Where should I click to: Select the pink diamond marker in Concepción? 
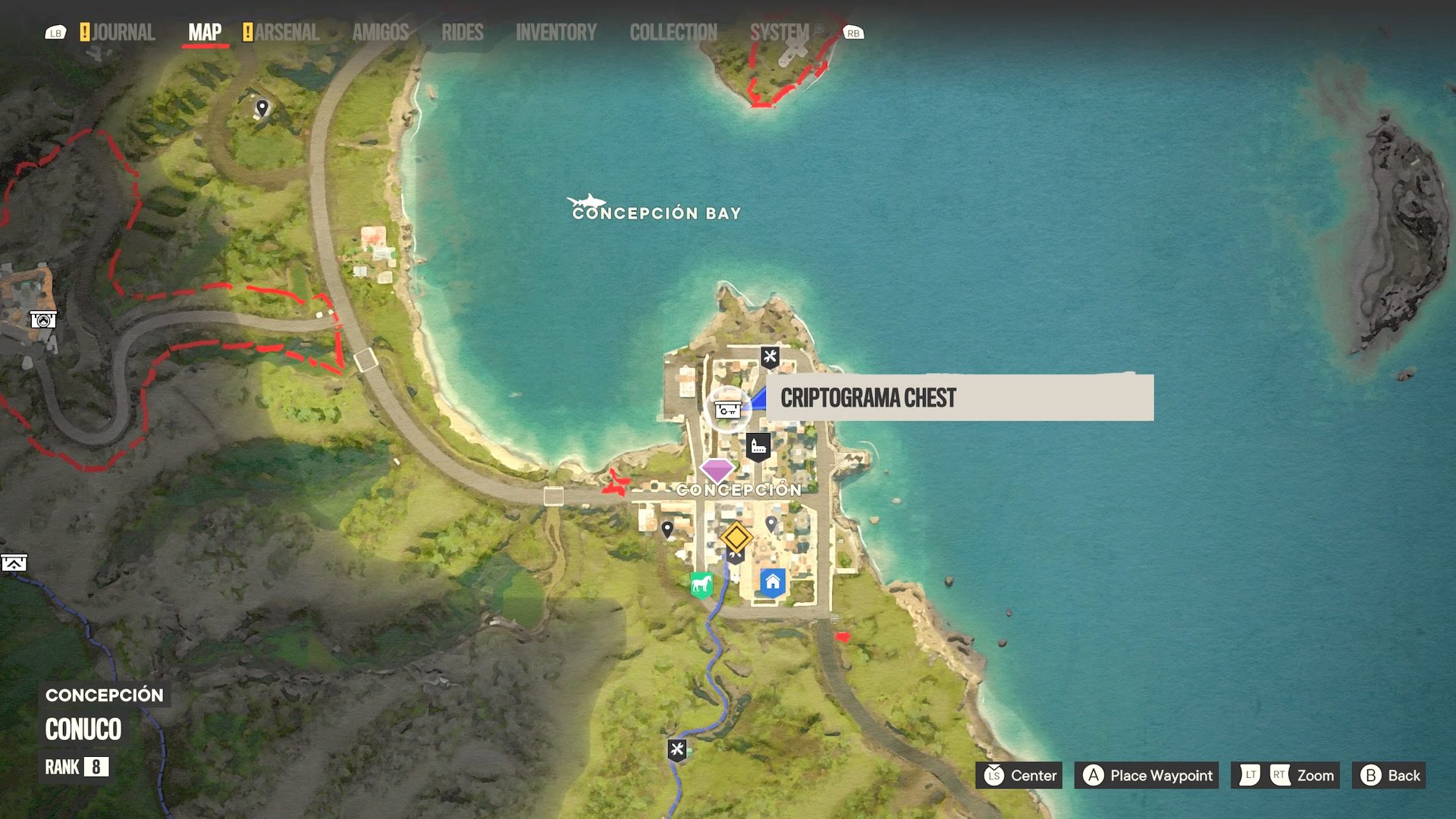tap(717, 469)
